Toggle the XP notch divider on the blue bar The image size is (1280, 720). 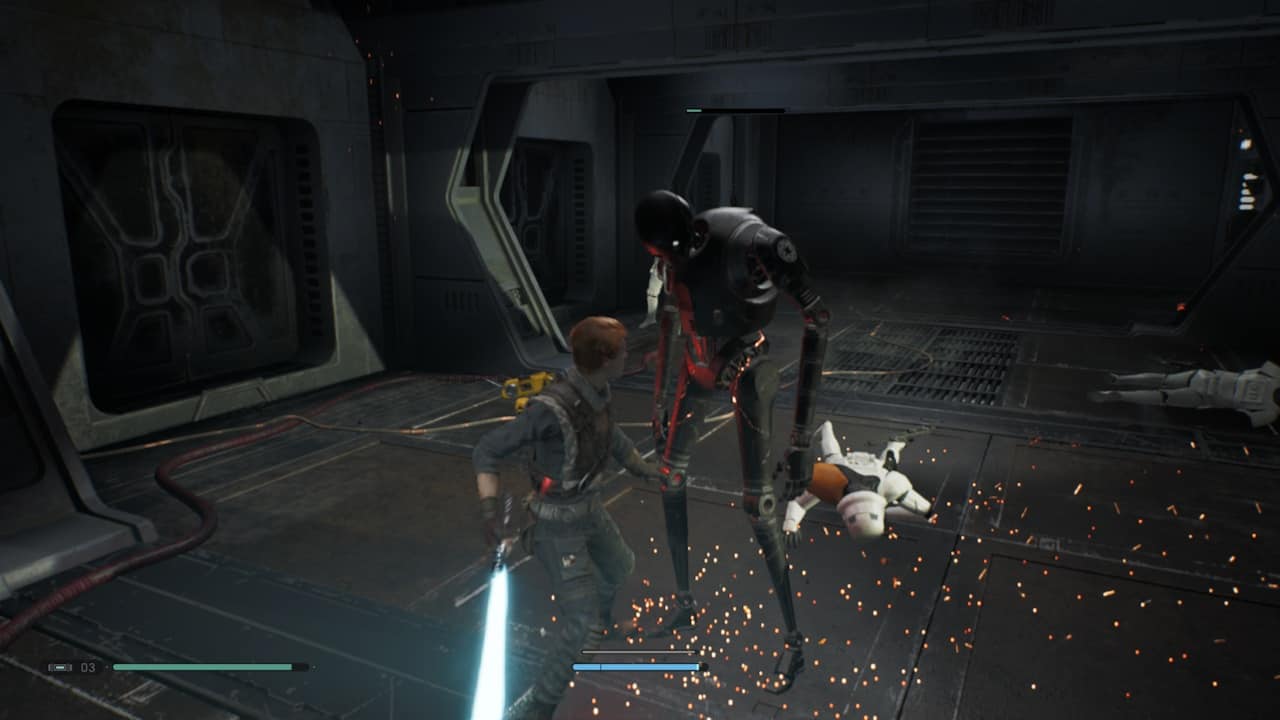pos(600,666)
